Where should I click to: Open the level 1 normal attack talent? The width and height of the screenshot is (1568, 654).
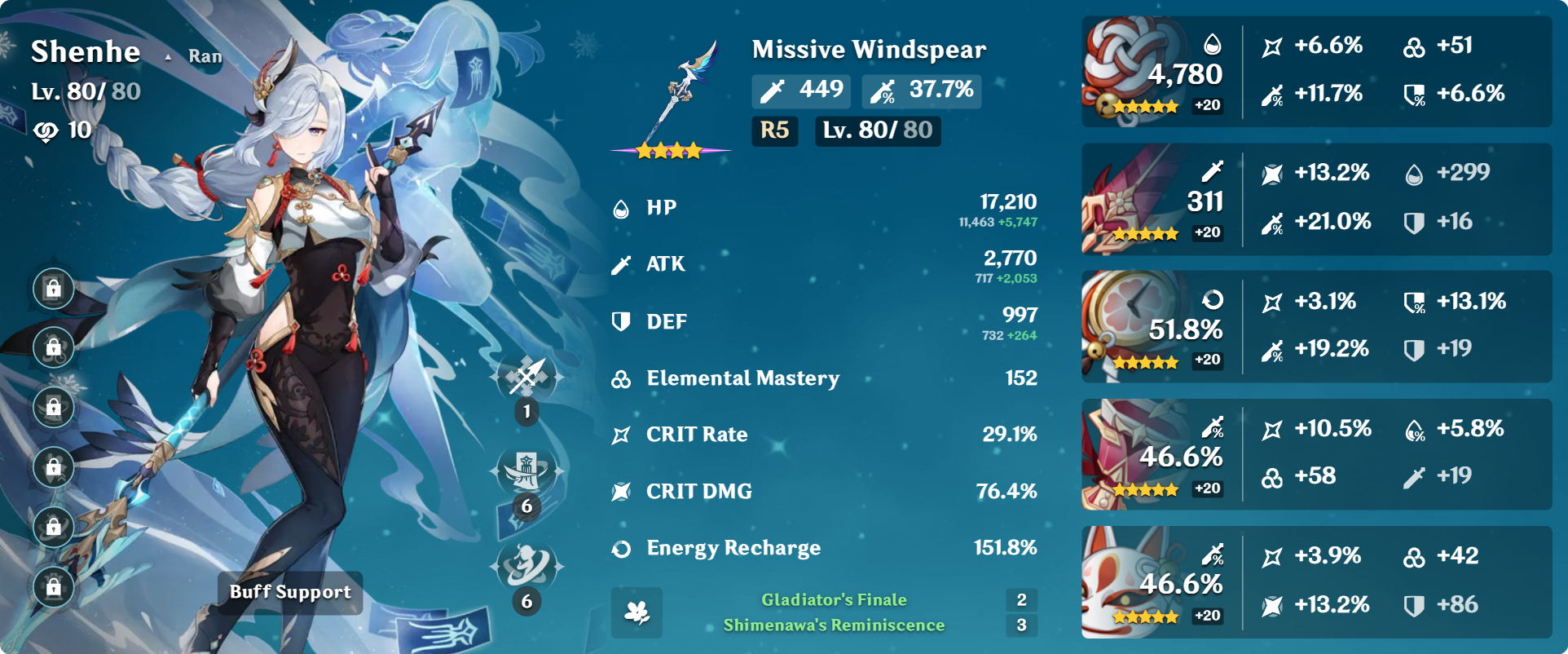(526, 378)
